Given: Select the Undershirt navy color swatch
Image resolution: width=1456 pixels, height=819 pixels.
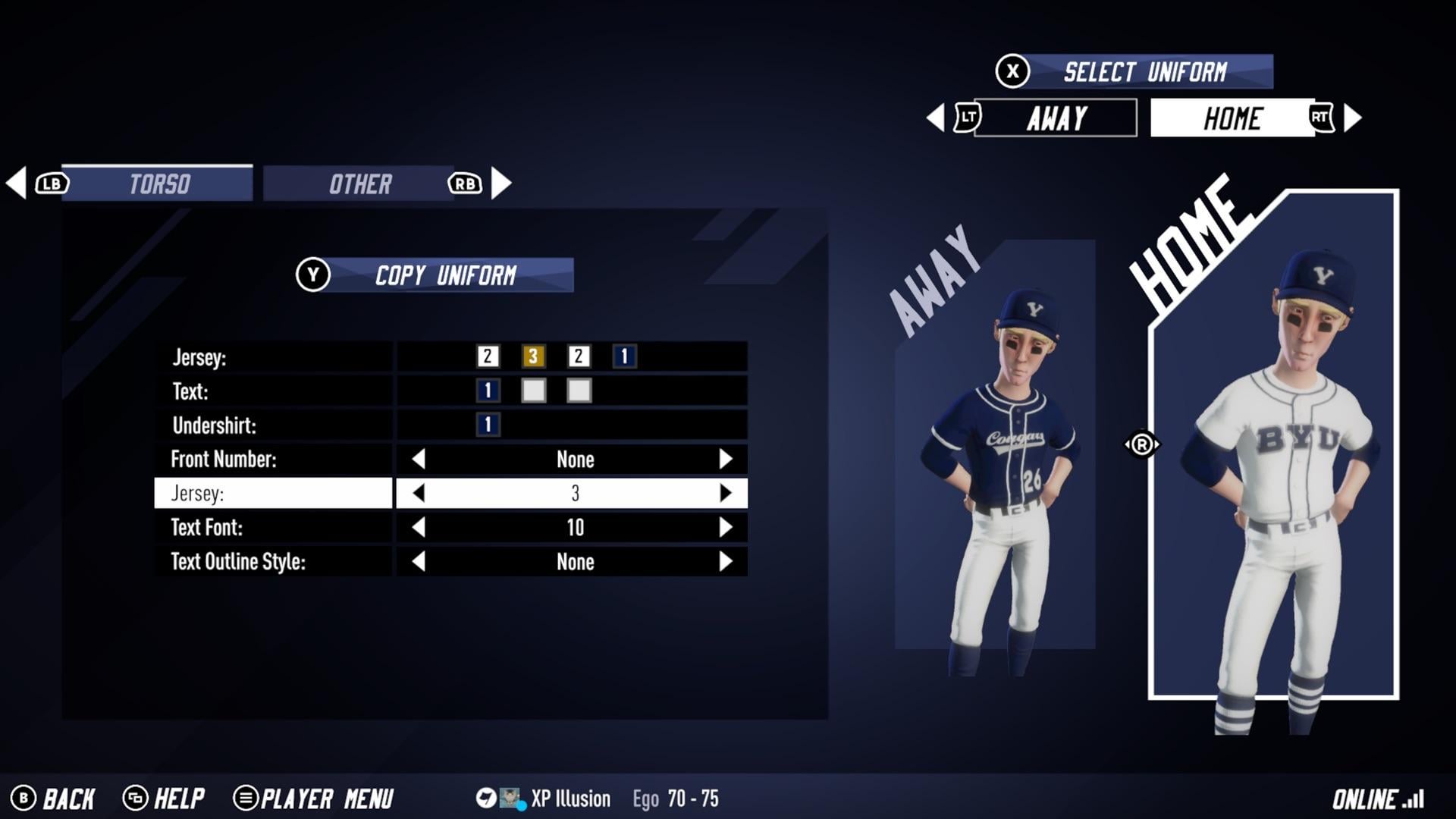Looking at the screenshot, I should tap(488, 425).
